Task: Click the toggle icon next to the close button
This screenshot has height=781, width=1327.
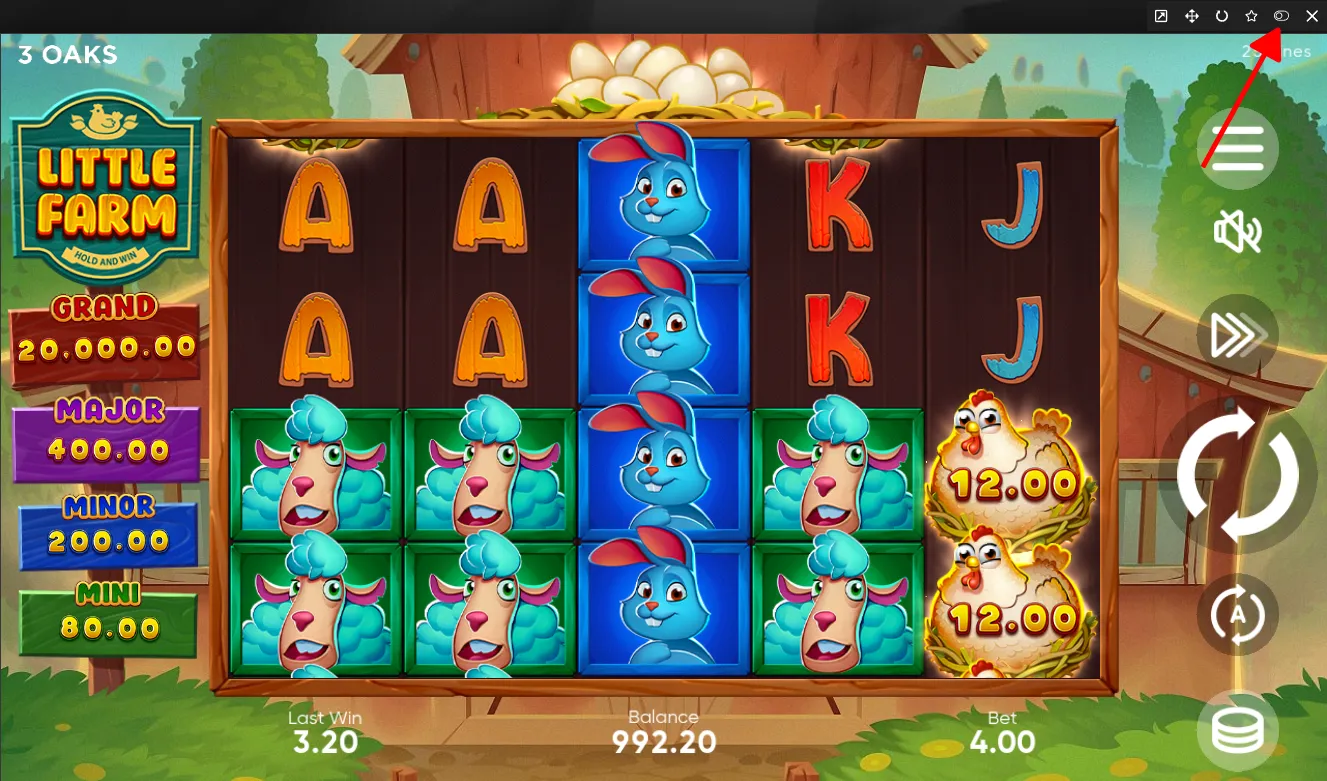Action: pyautogui.click(x=1281, y=16)
